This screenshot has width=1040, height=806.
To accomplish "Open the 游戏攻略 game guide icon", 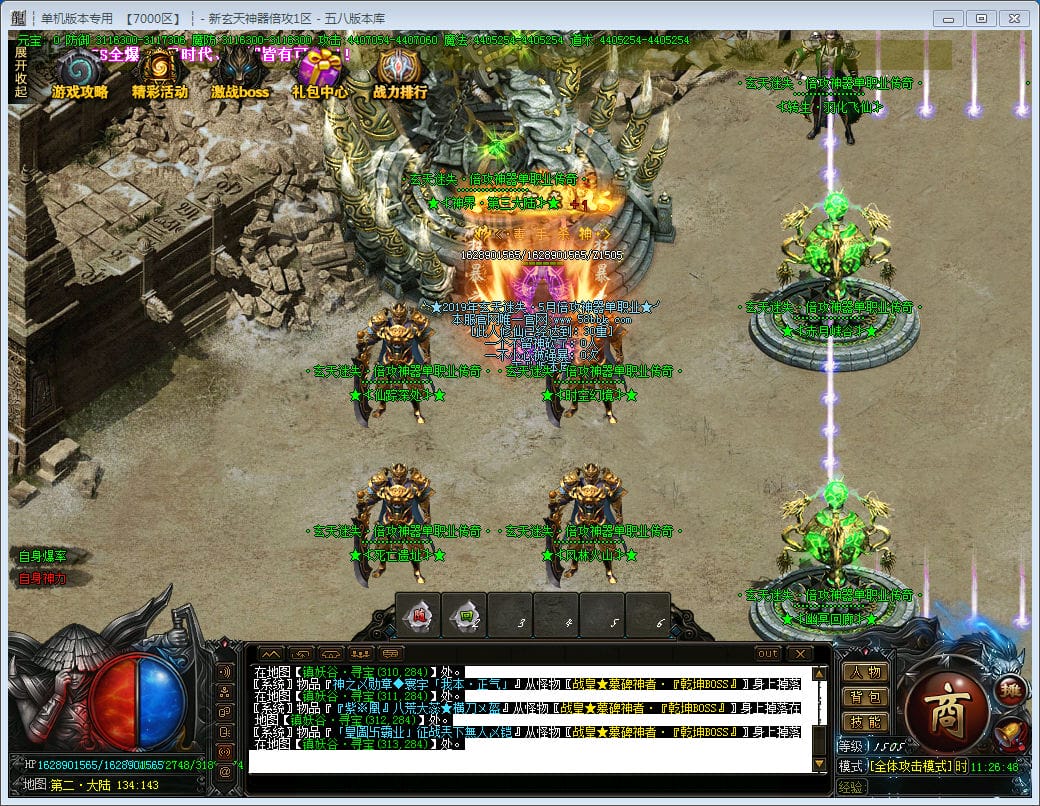I will (79, 71).
